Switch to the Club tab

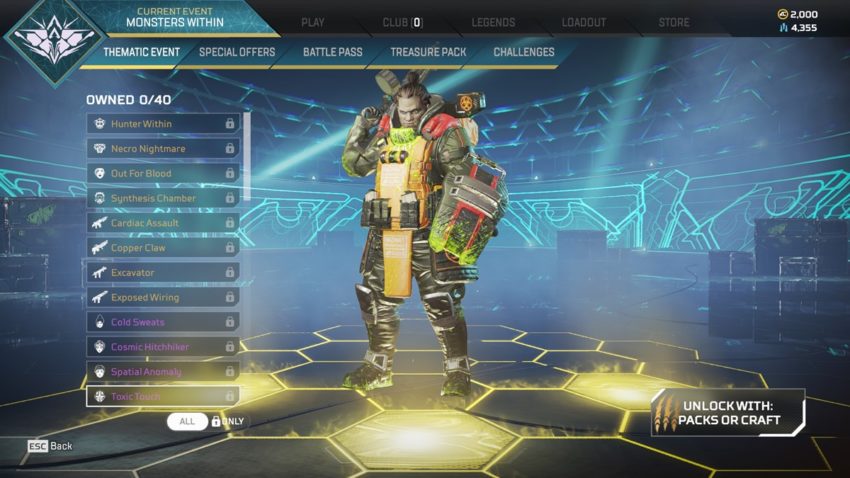[x=403, y=22]
